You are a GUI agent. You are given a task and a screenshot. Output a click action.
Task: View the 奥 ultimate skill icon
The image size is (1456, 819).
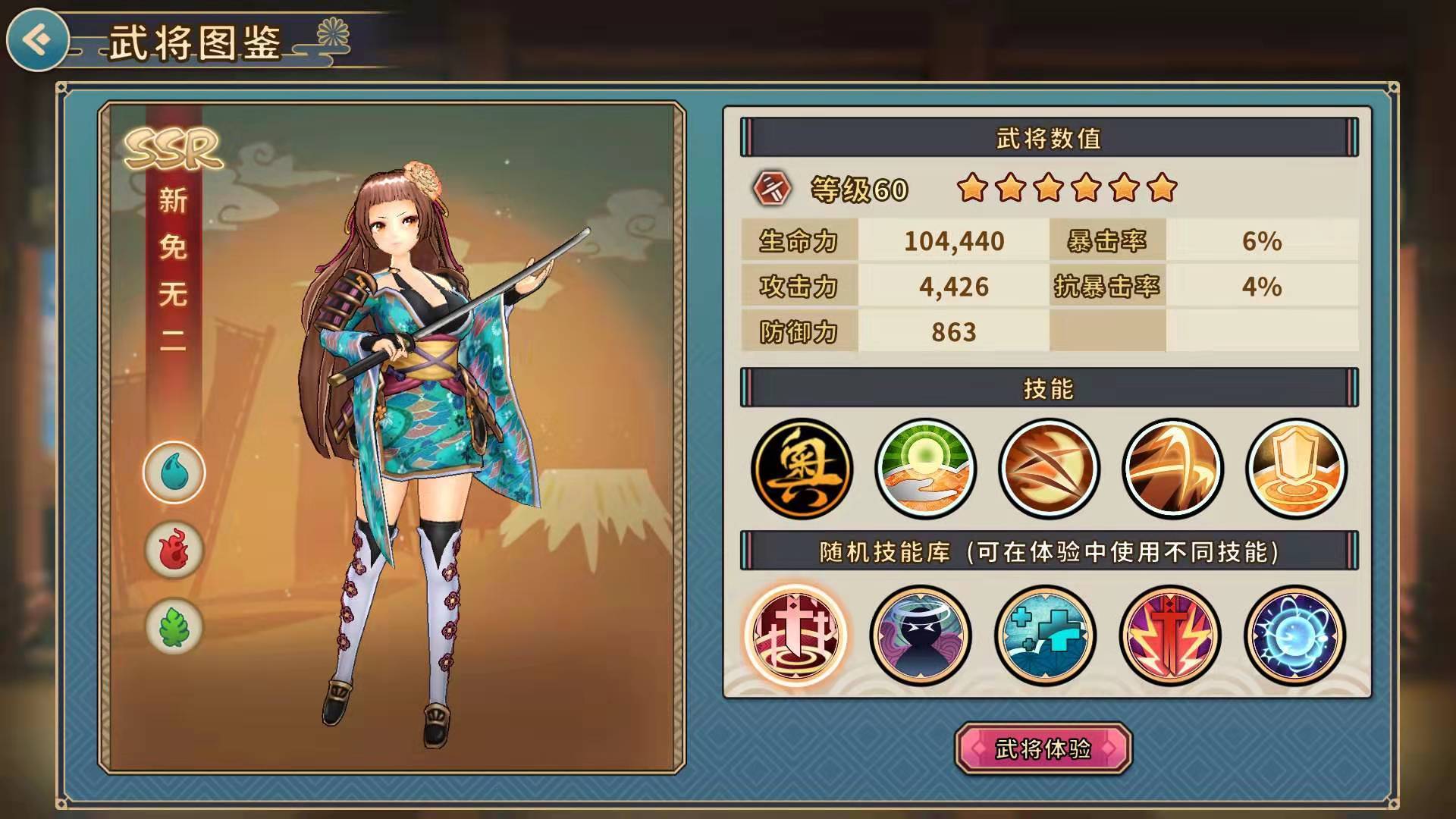coord(802,468)
